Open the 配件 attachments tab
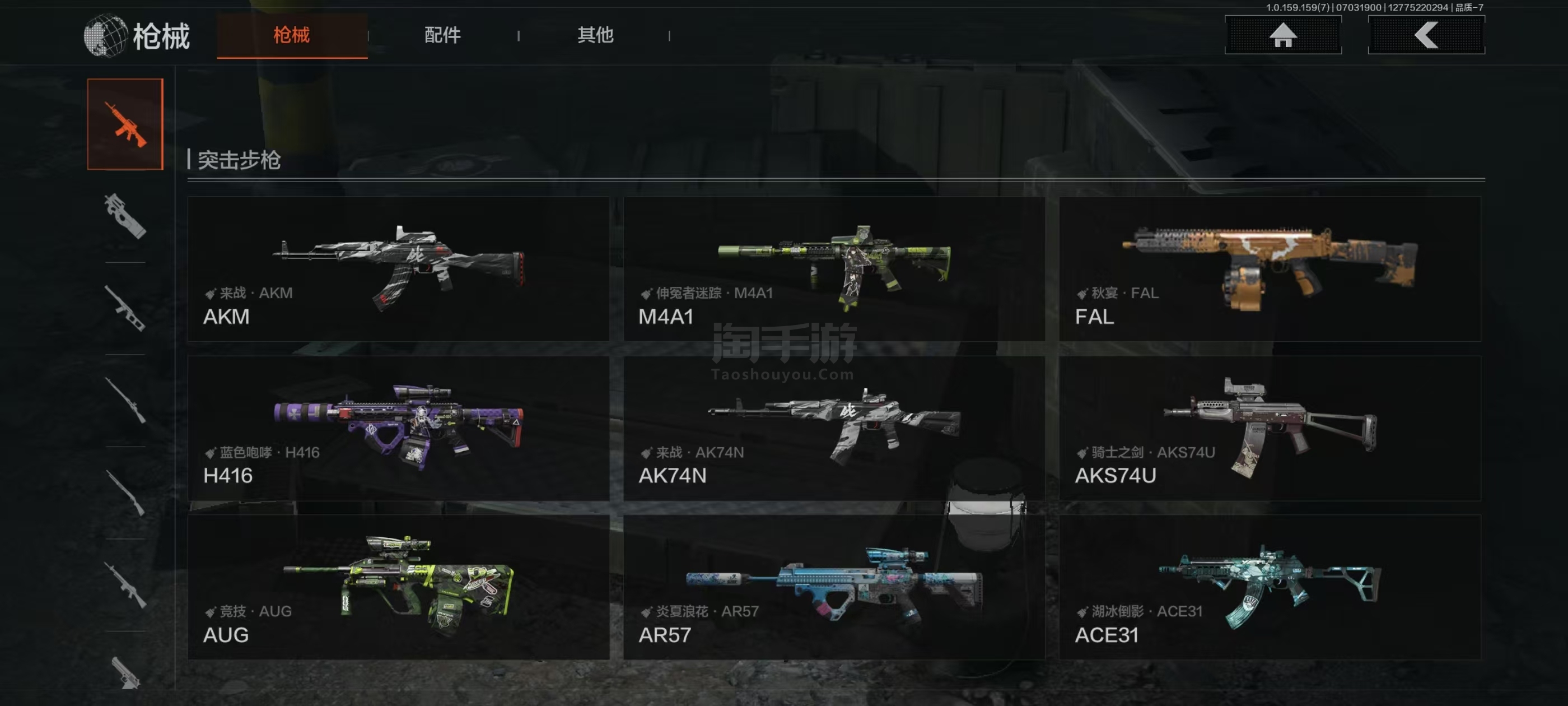Image resolution: width=1568 pixels, height=706 pixels. (442, 35)
